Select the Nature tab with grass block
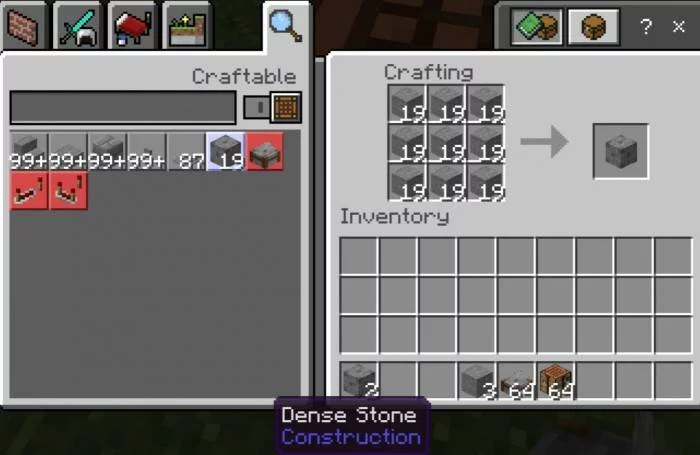Image resolution: width=700 pixels, height=455 pixels. [x=187, y=26]
